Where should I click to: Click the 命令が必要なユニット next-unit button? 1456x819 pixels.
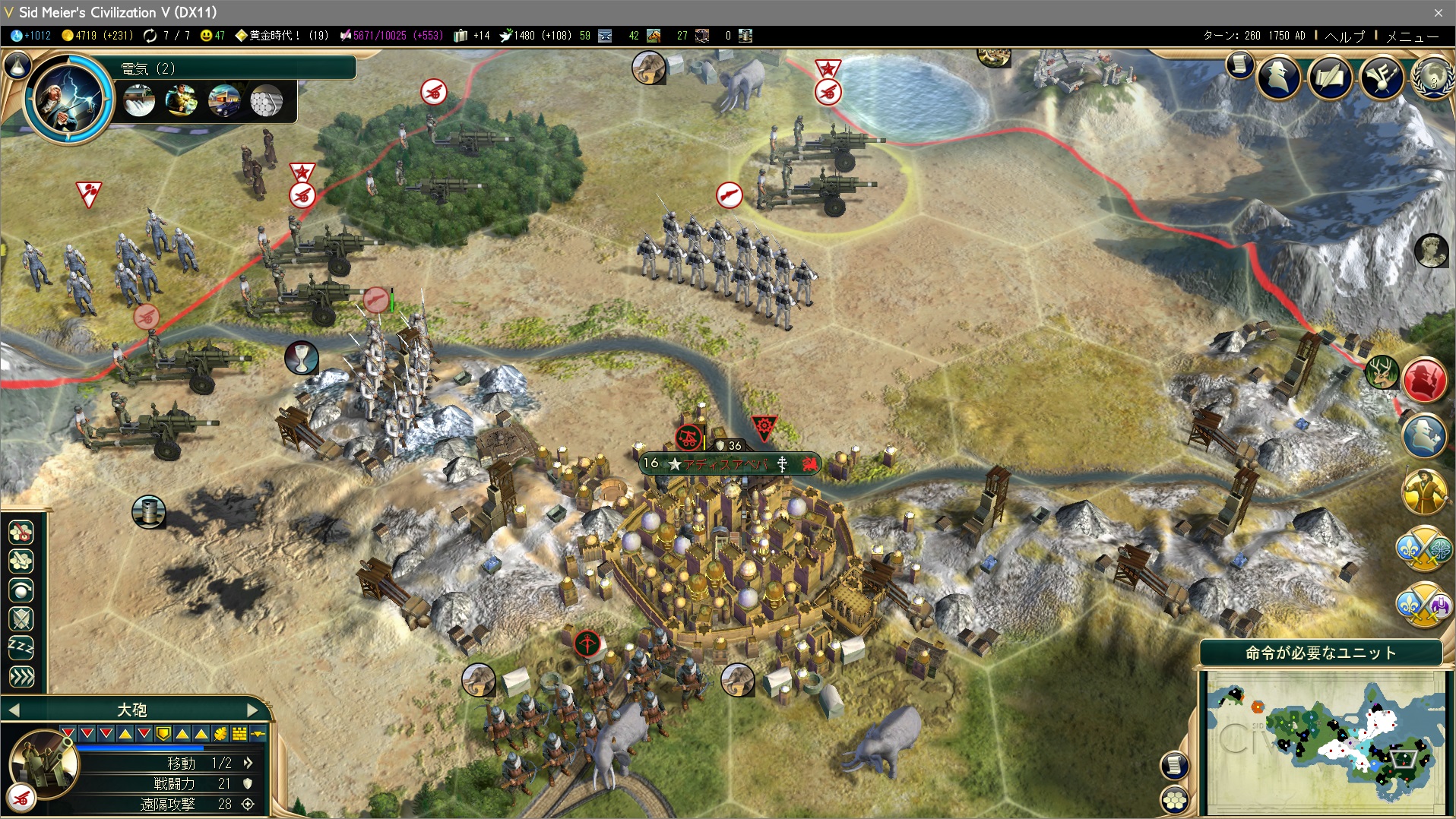(1321, 653)
